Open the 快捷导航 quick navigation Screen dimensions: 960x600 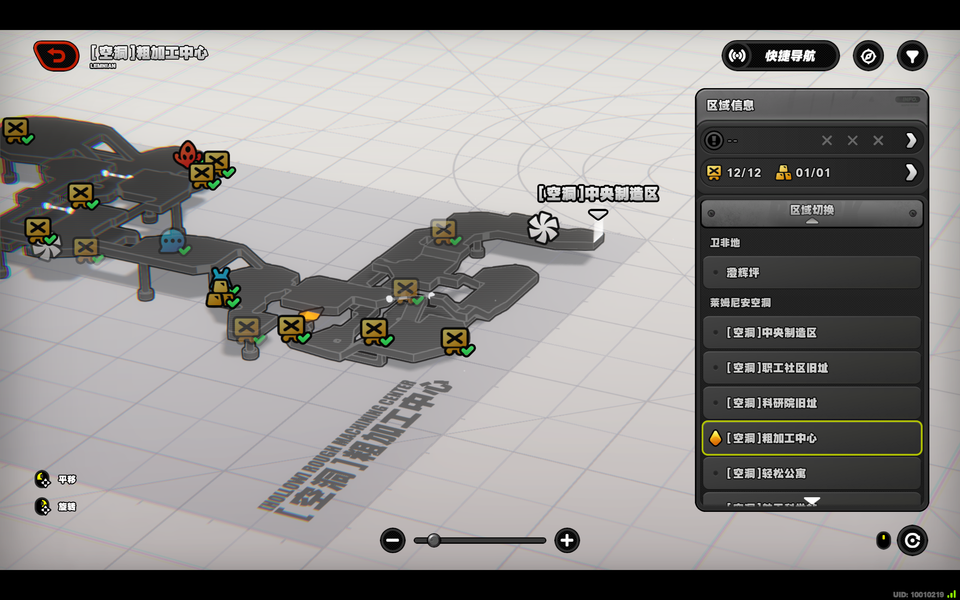(x=780, y=56)
